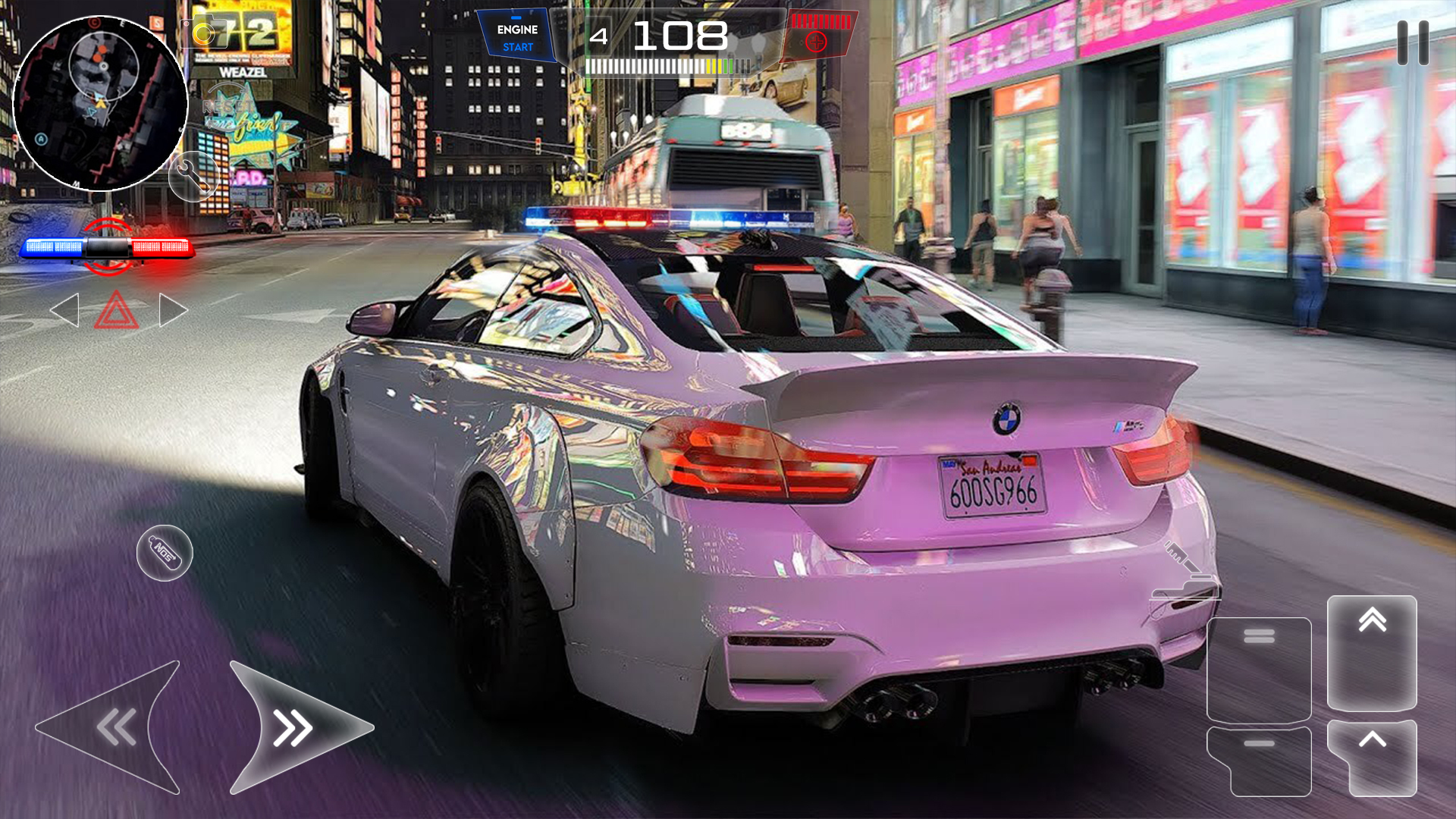Tap the camera view switch icon

(203, 34)
